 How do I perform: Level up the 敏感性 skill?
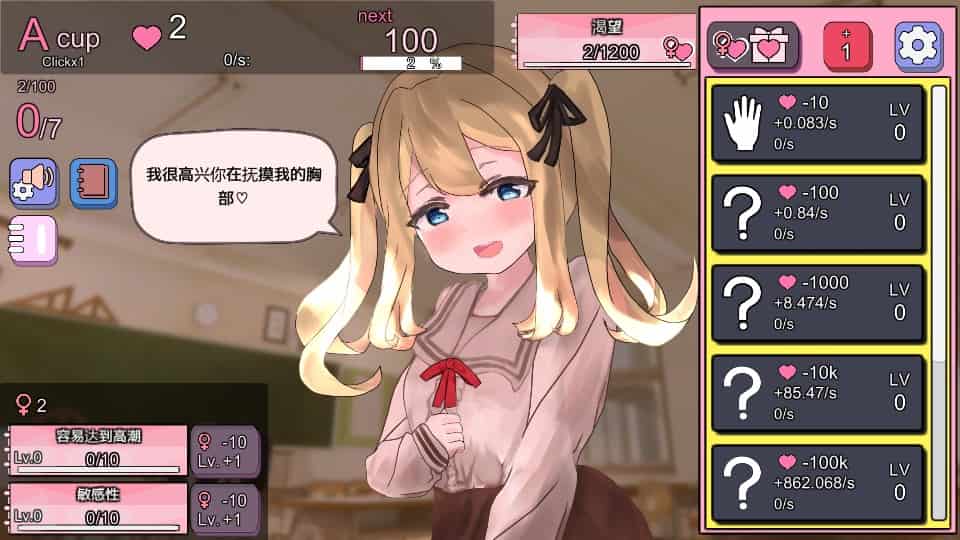pyautogui.click(x=225, y=508)
